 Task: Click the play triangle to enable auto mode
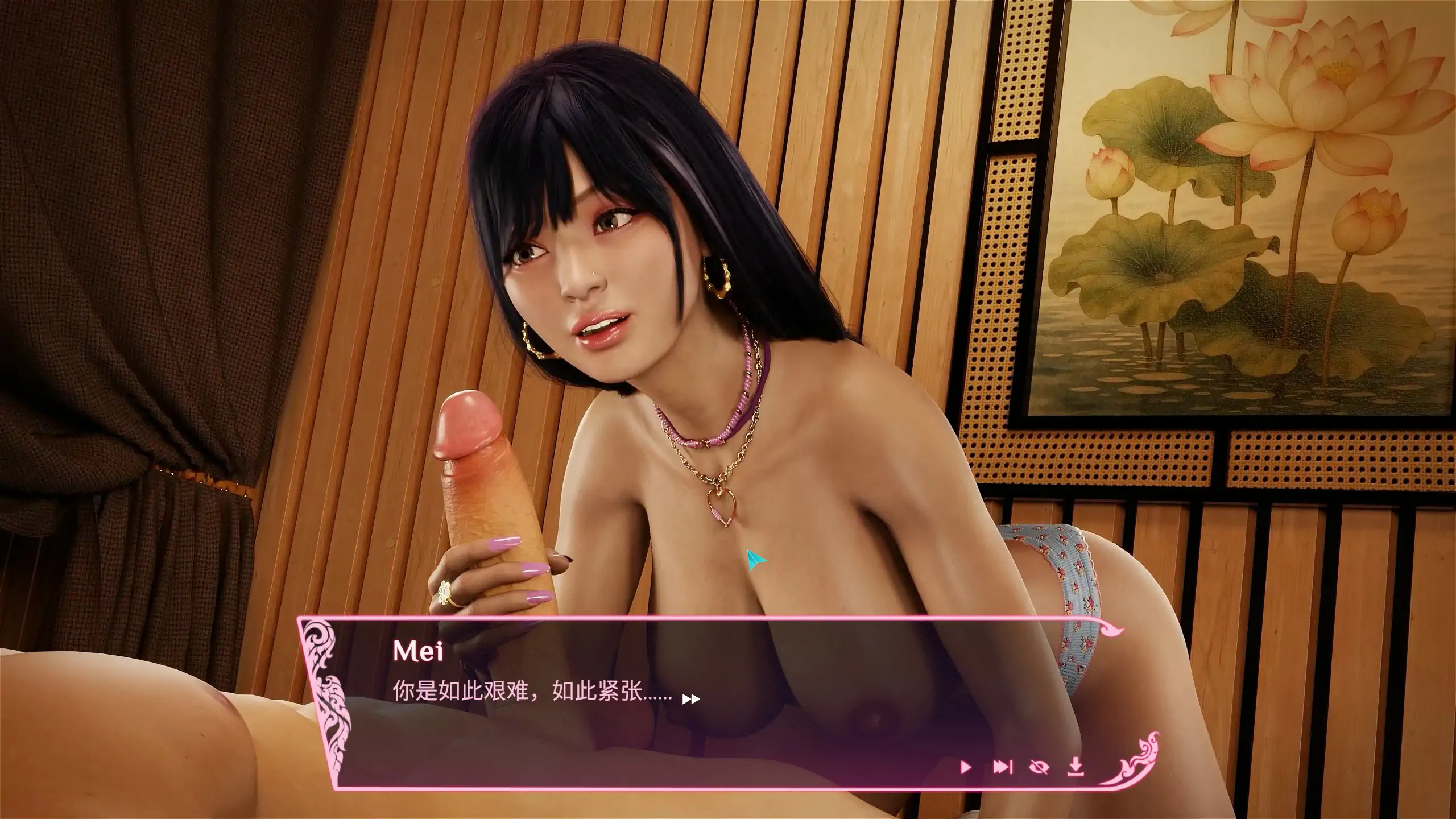click(x=966, y=766)
